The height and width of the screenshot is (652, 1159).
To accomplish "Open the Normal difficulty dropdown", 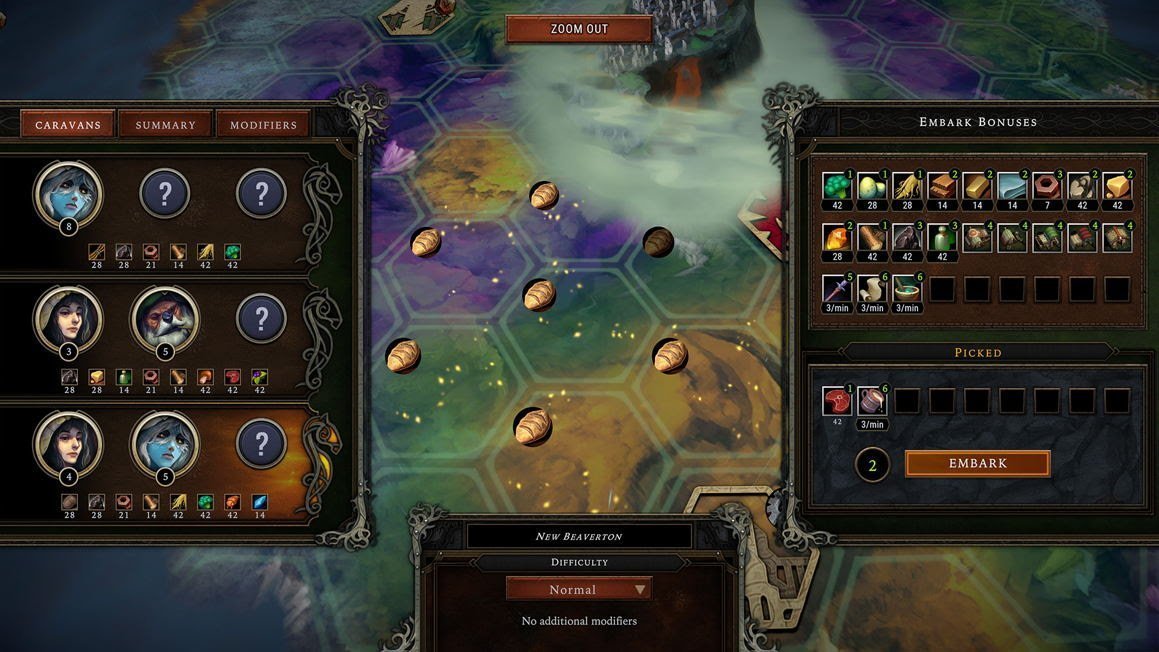I will (579, 589).
